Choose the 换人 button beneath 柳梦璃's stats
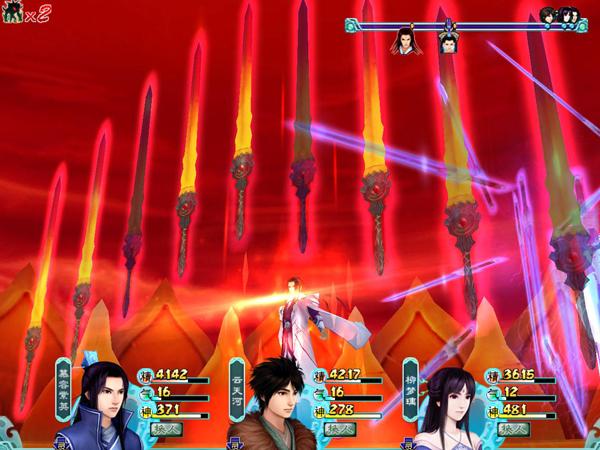The height and width of the screenshot is (450, 600). (x=510, y=430)
